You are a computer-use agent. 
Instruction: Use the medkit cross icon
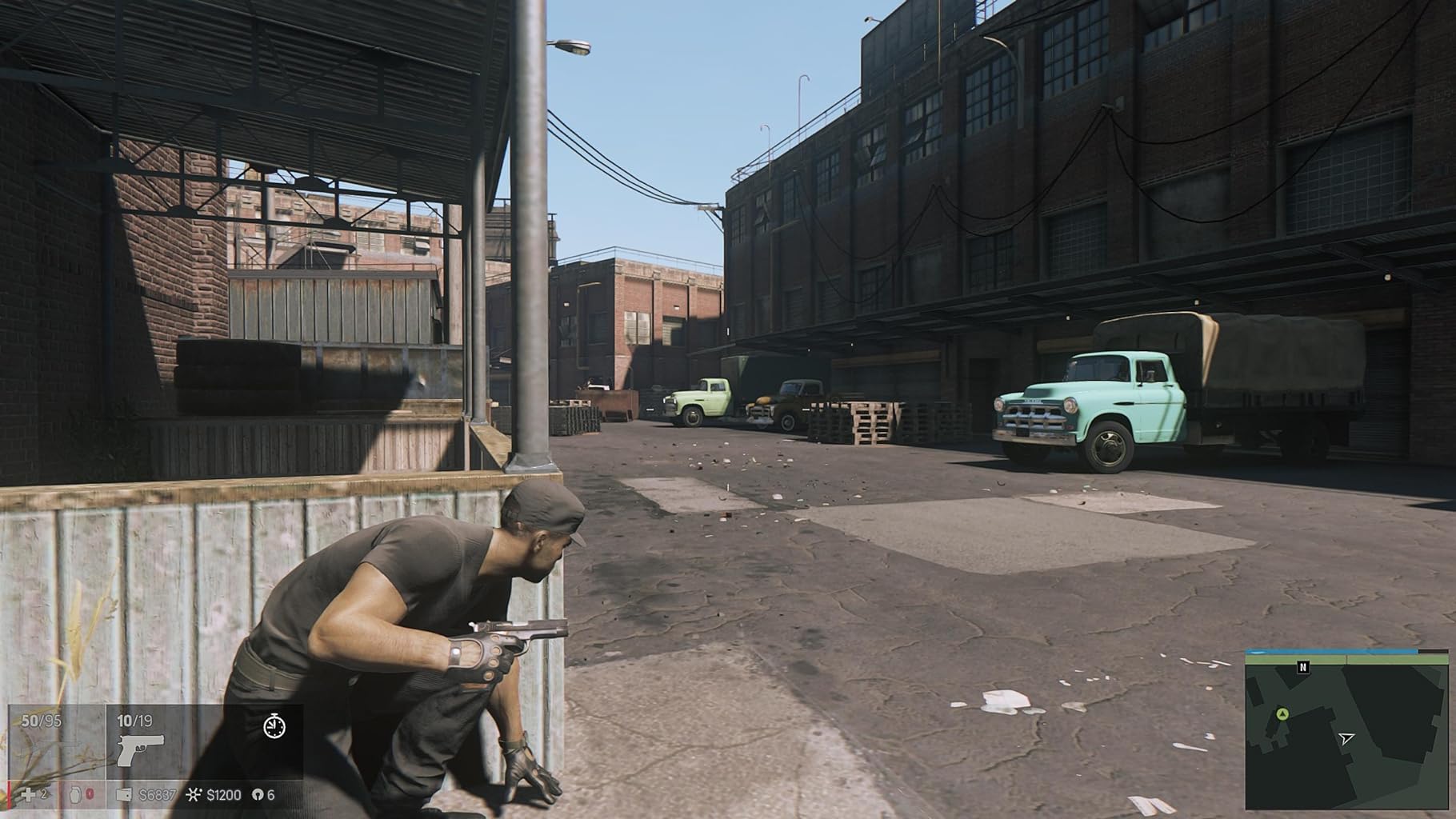click(29, 794)
